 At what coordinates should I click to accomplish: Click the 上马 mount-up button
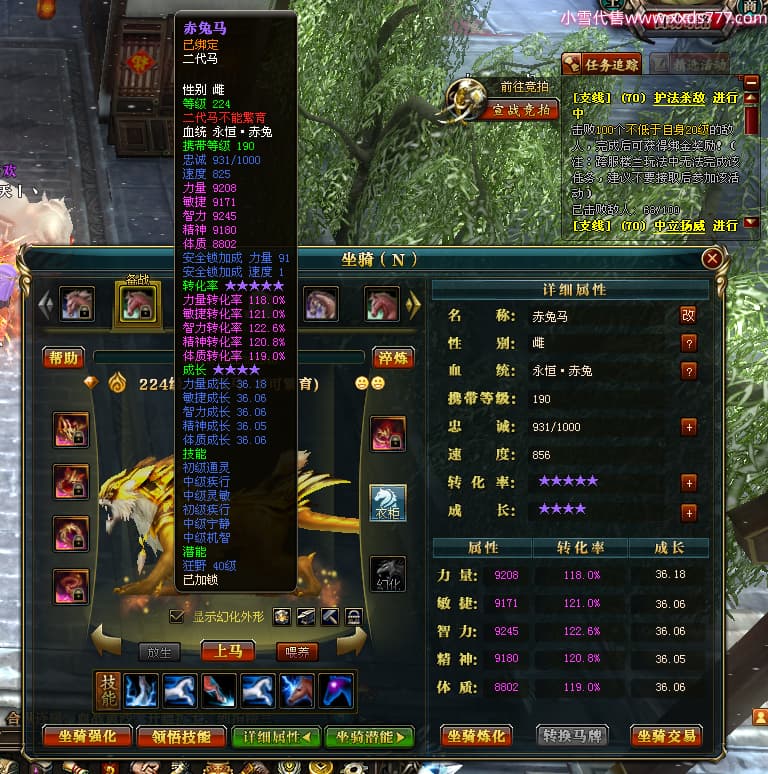[227, 652]
